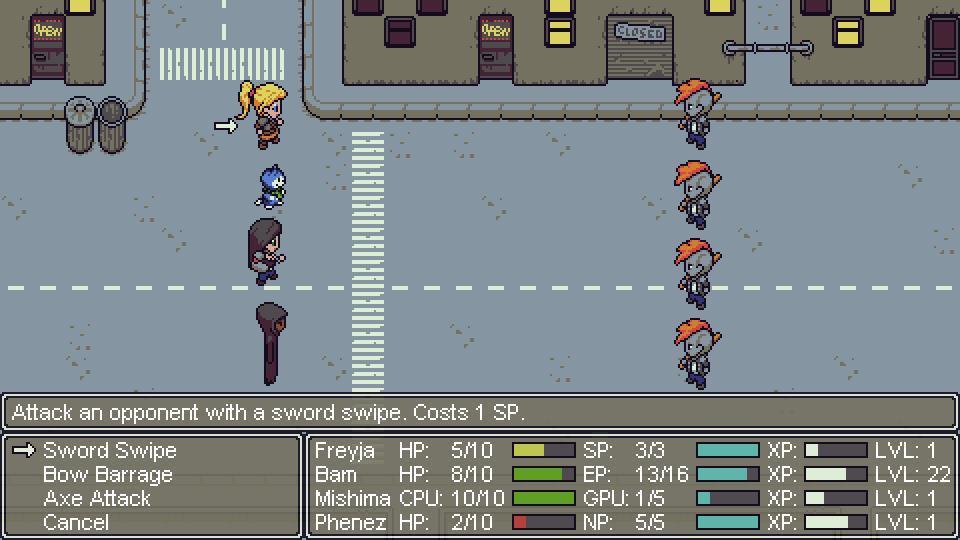Select Bam's row in the party panel

[336, 475]
